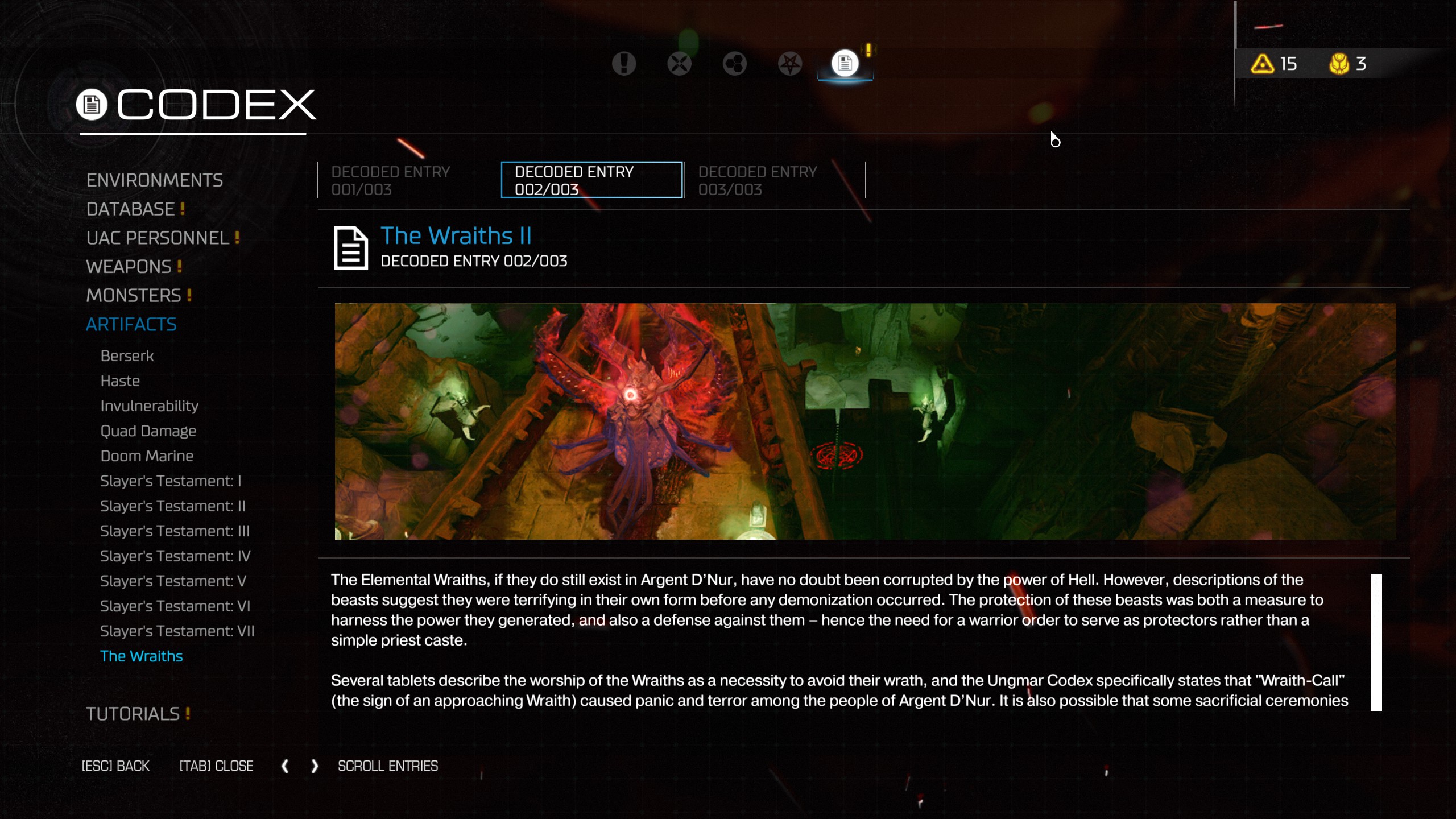Go back using [ESC] BACK

click(115, 766)
